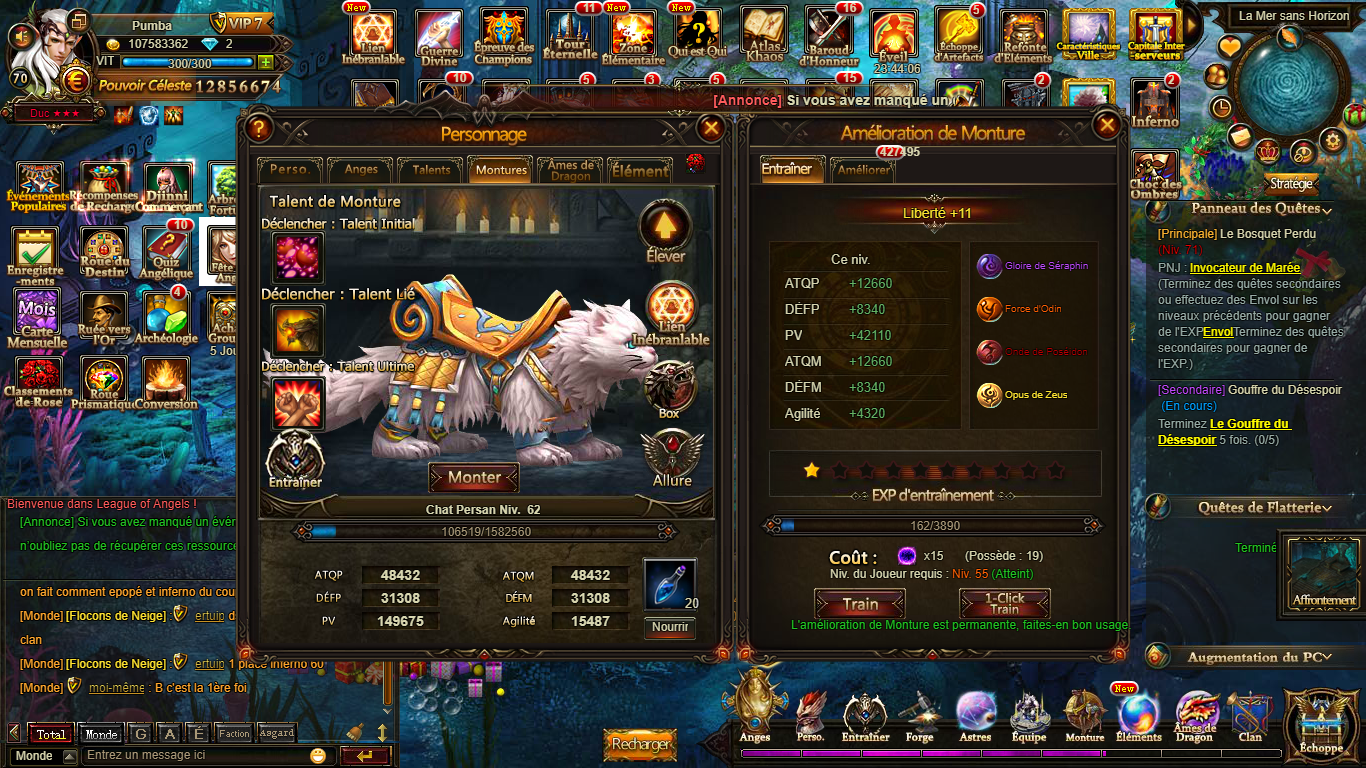Click the Monter button
The width and height of the screenshot is (1366, 768).
click(474, 478)
